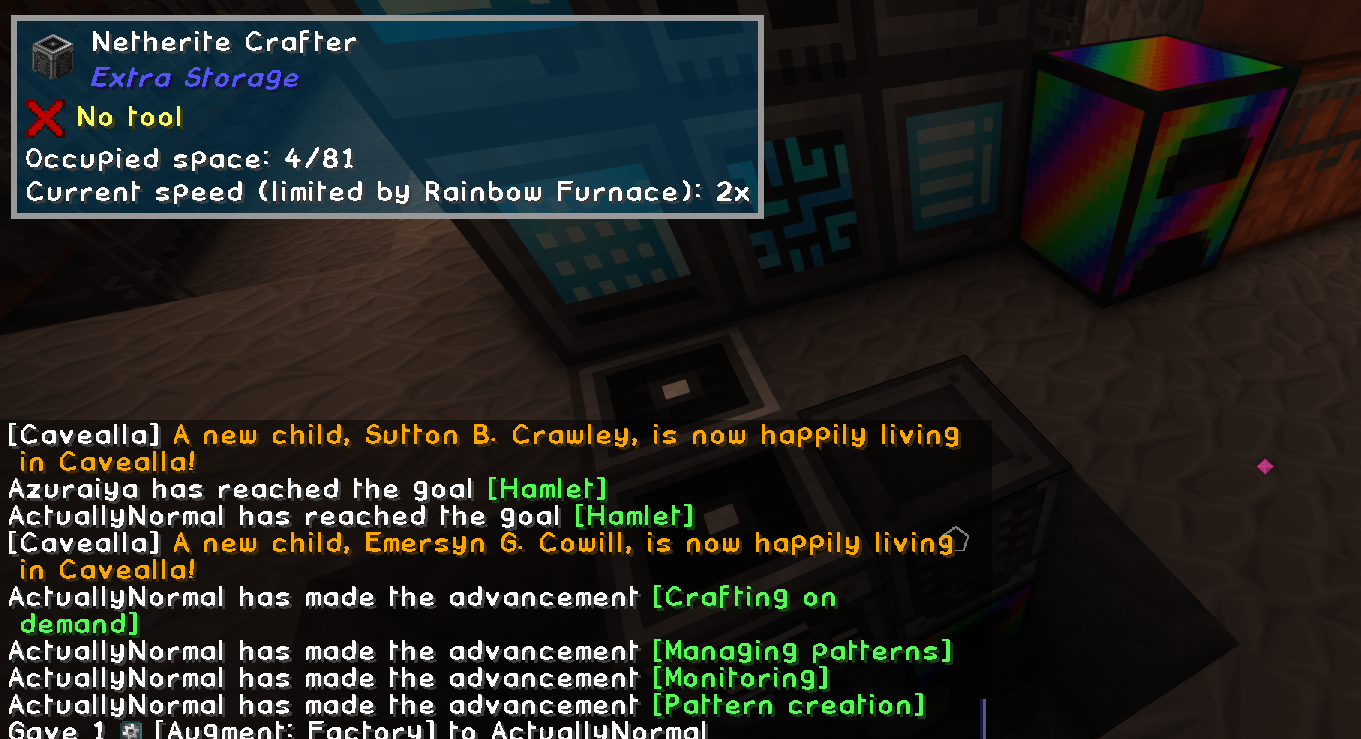Select the Rainbow Furnace block in the corner
This screenshot has height=739, width=1361.
(x=1160, y=165)
